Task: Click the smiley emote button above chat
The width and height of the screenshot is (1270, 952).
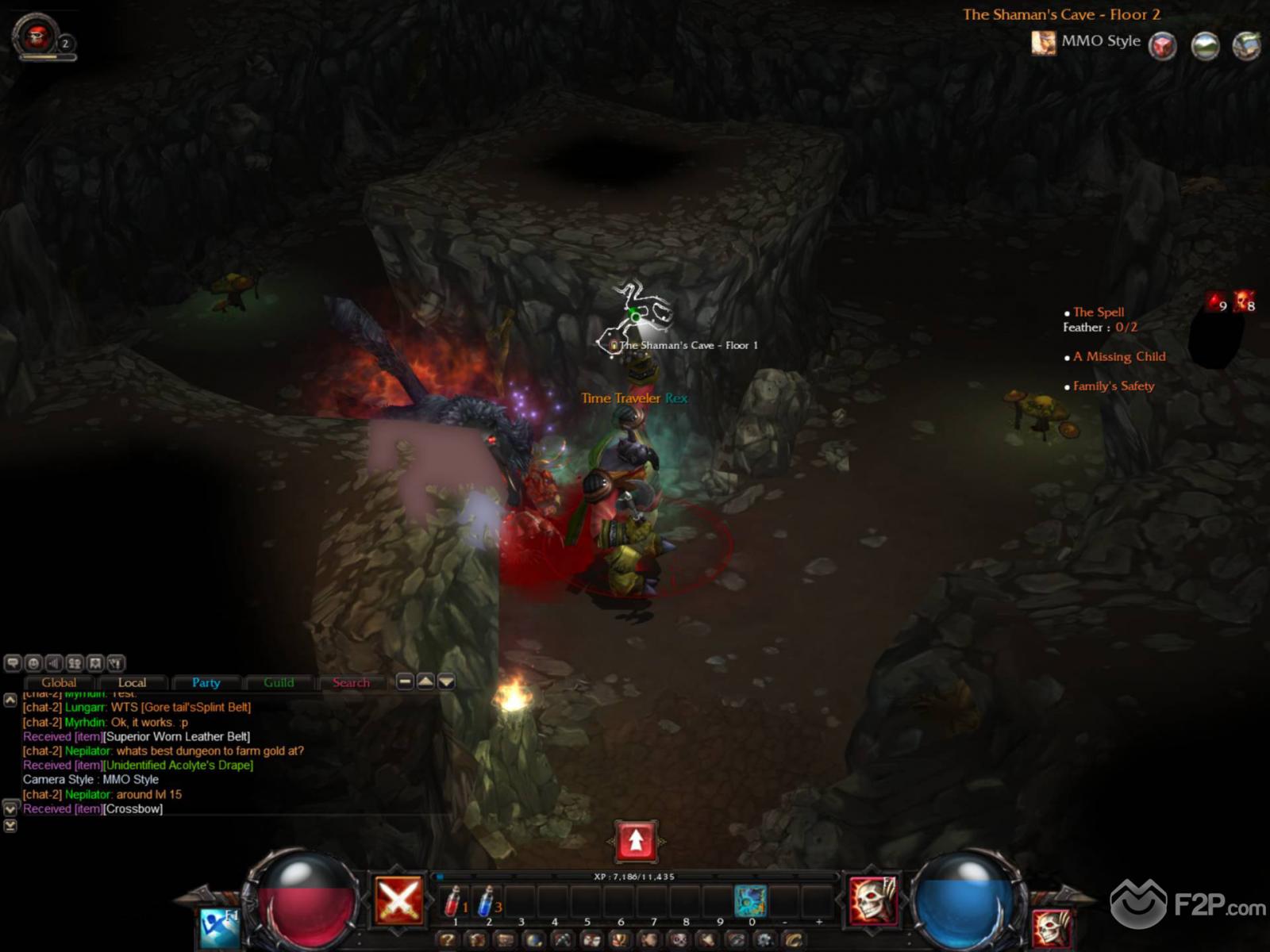Action: pyautogui.click(x=33, y=663)
